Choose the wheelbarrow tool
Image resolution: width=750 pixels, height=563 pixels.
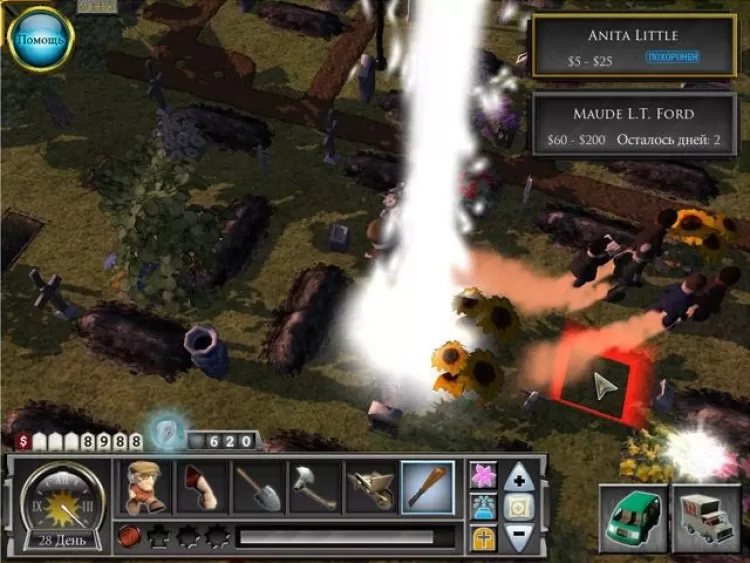tap(371, 487)
